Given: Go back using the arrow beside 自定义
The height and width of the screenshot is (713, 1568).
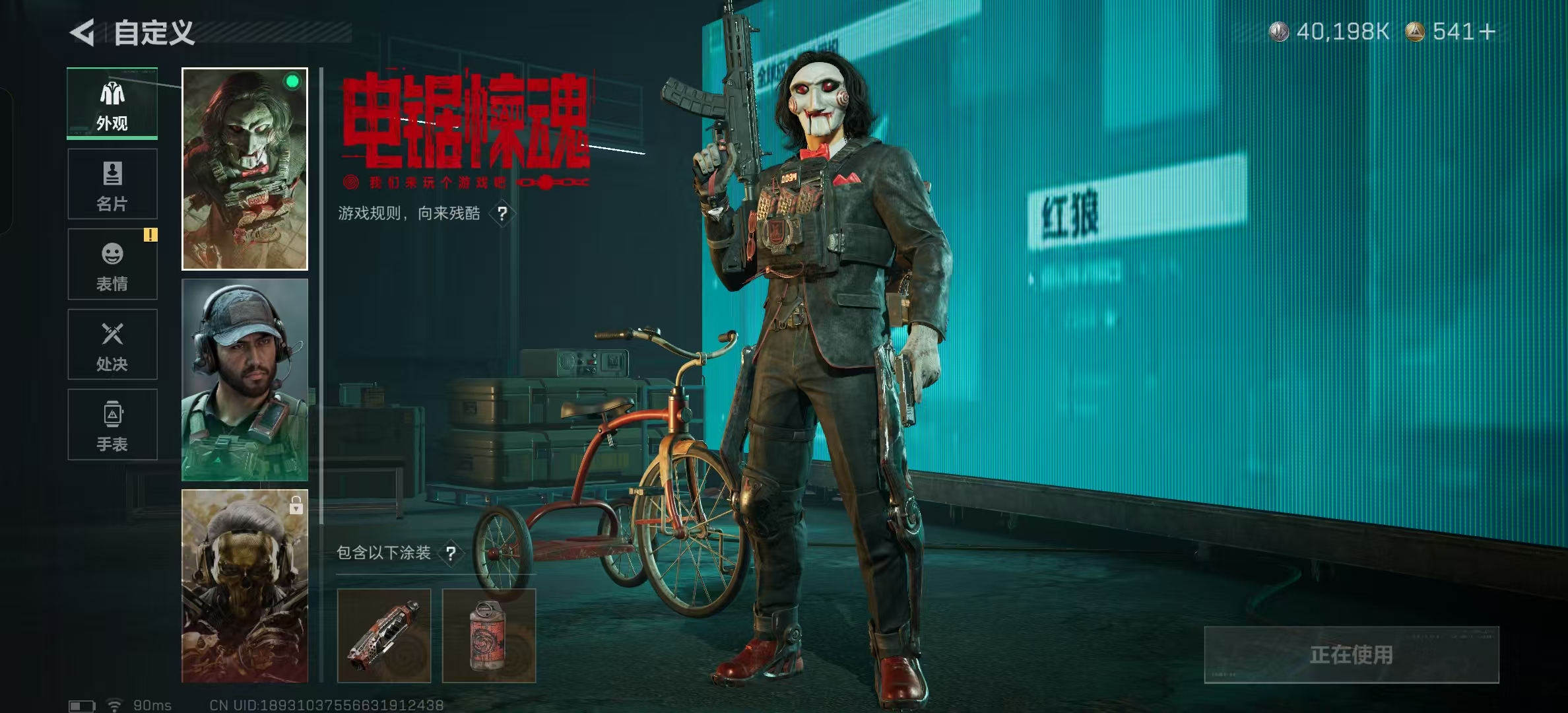Looking at the screenshot, I should click(83, 33).
